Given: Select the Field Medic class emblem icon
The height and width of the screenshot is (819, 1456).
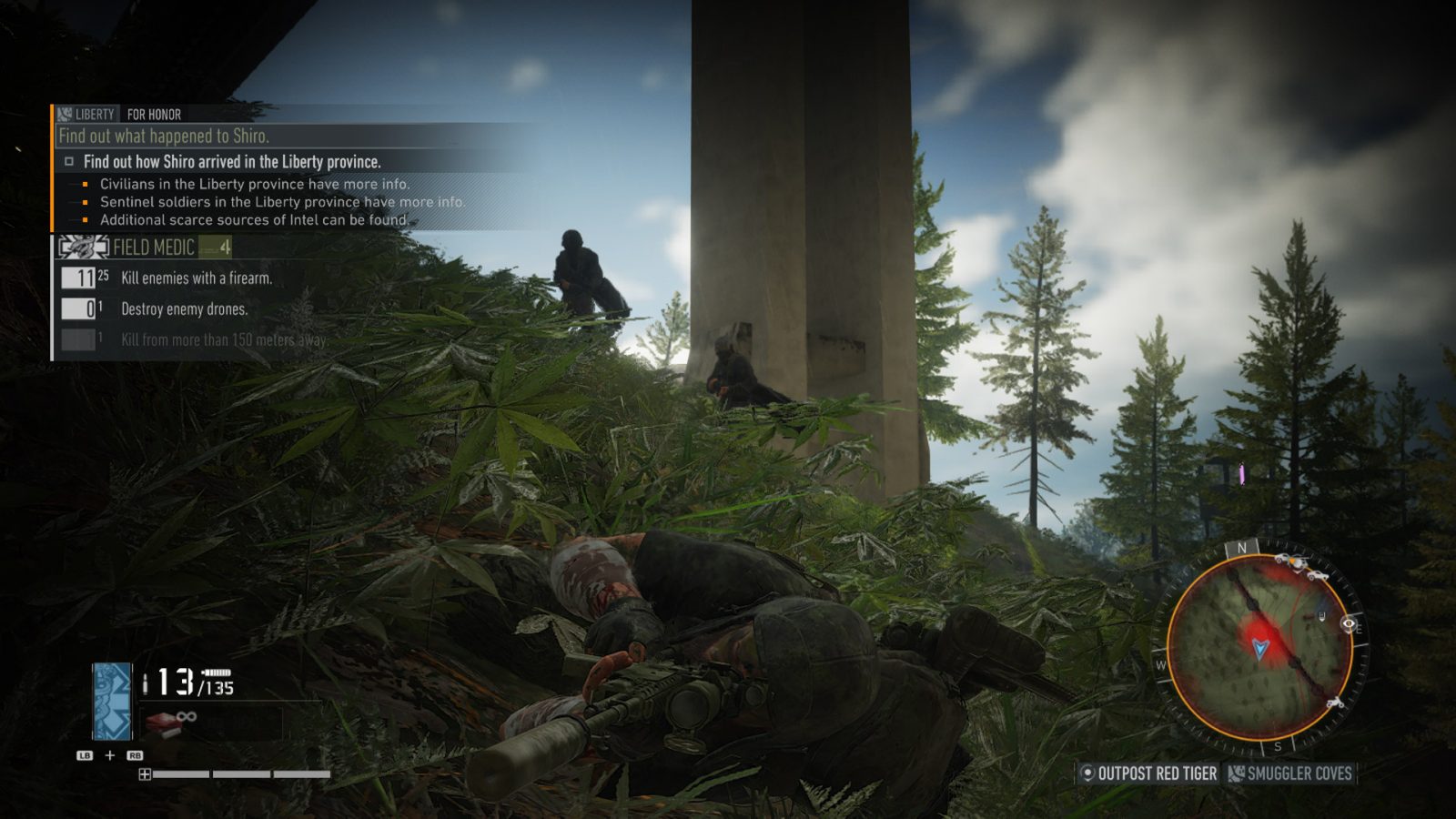Looking at the screenshot, I should (82, 246).
